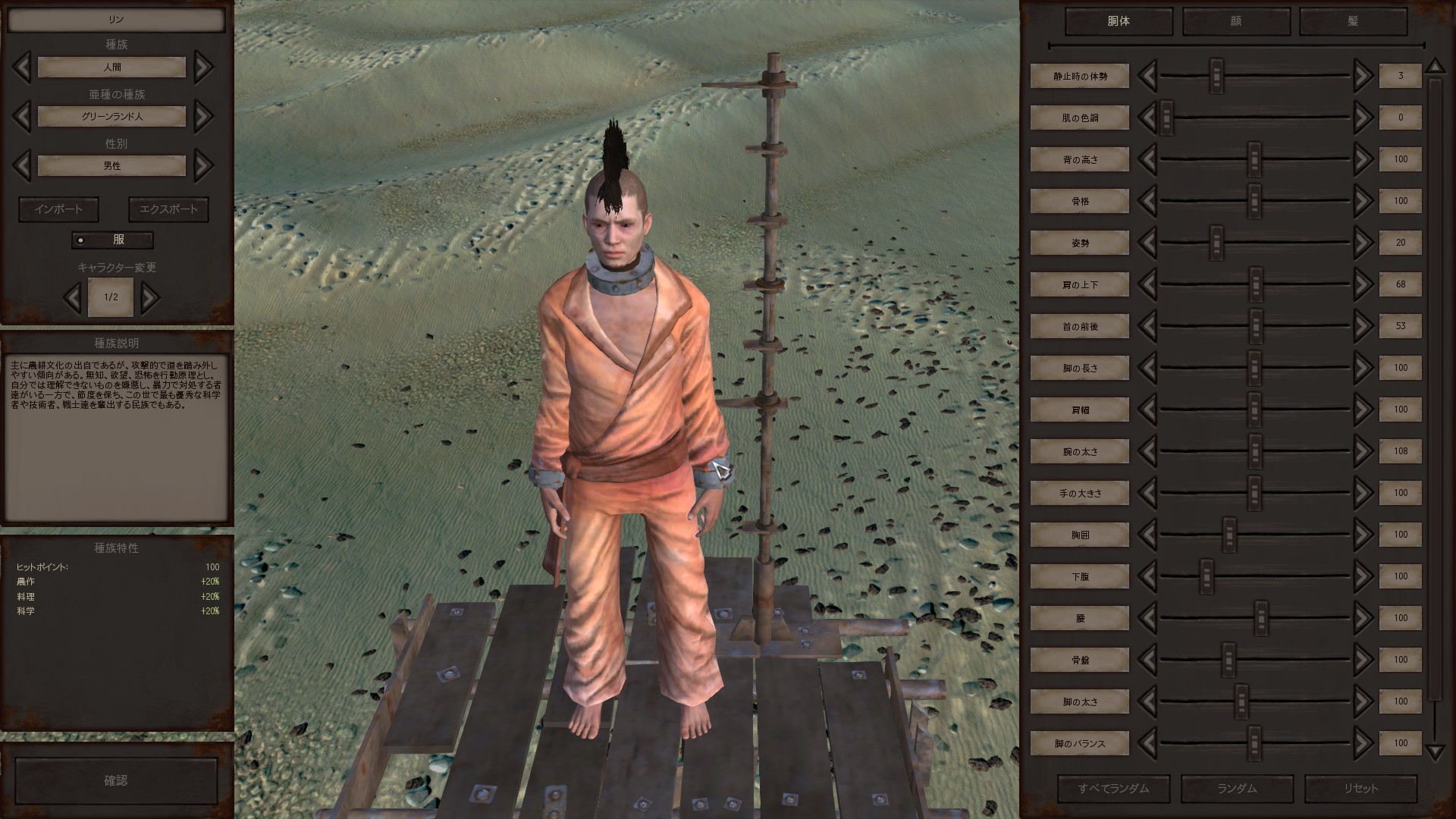Screen dimensions: 1456x819
Task: Go to the next character from 1/2
Action: pyautogui.click(x=150, y=297)
